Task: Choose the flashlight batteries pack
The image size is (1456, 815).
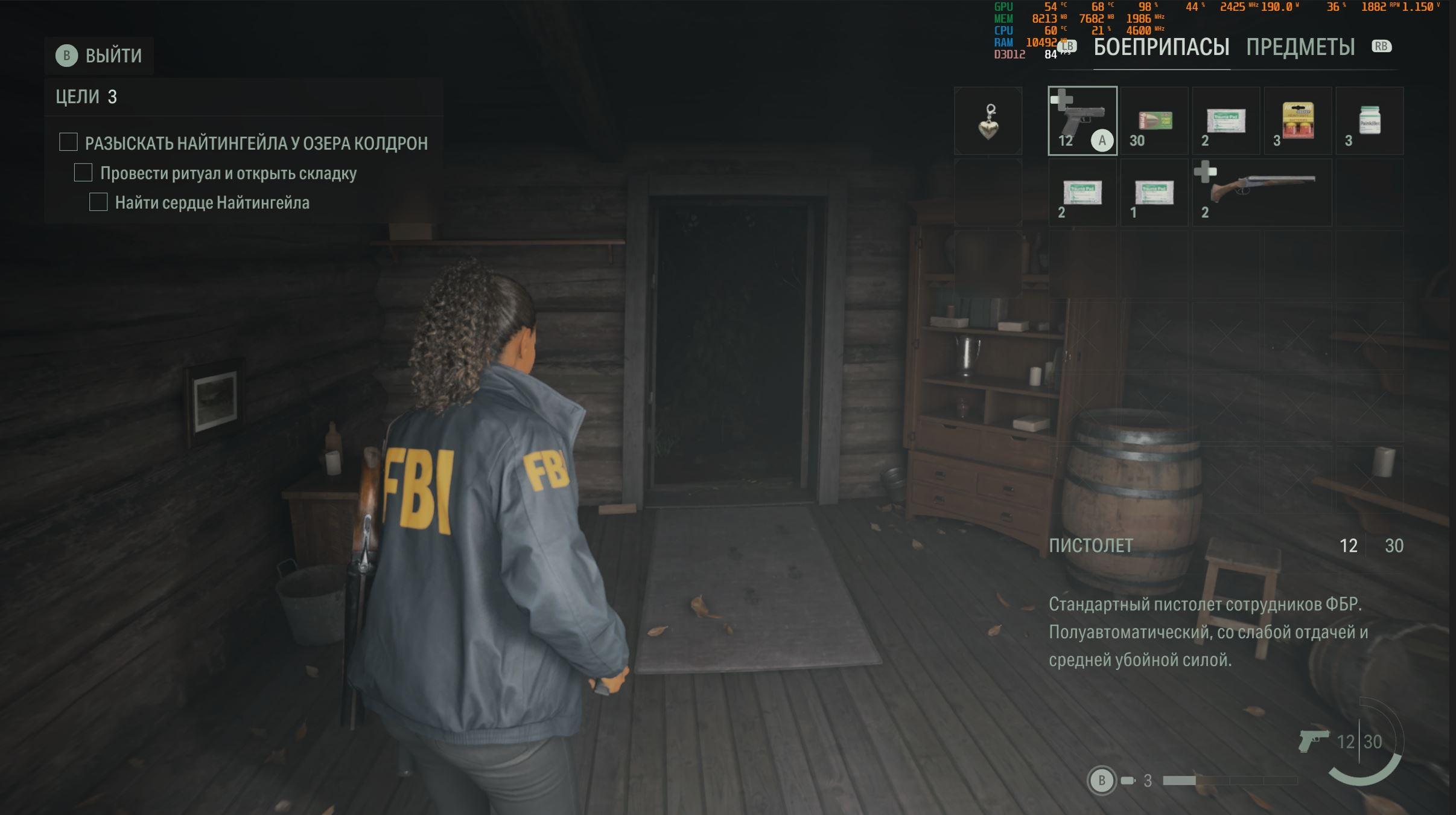Action: click(1297, 121)
